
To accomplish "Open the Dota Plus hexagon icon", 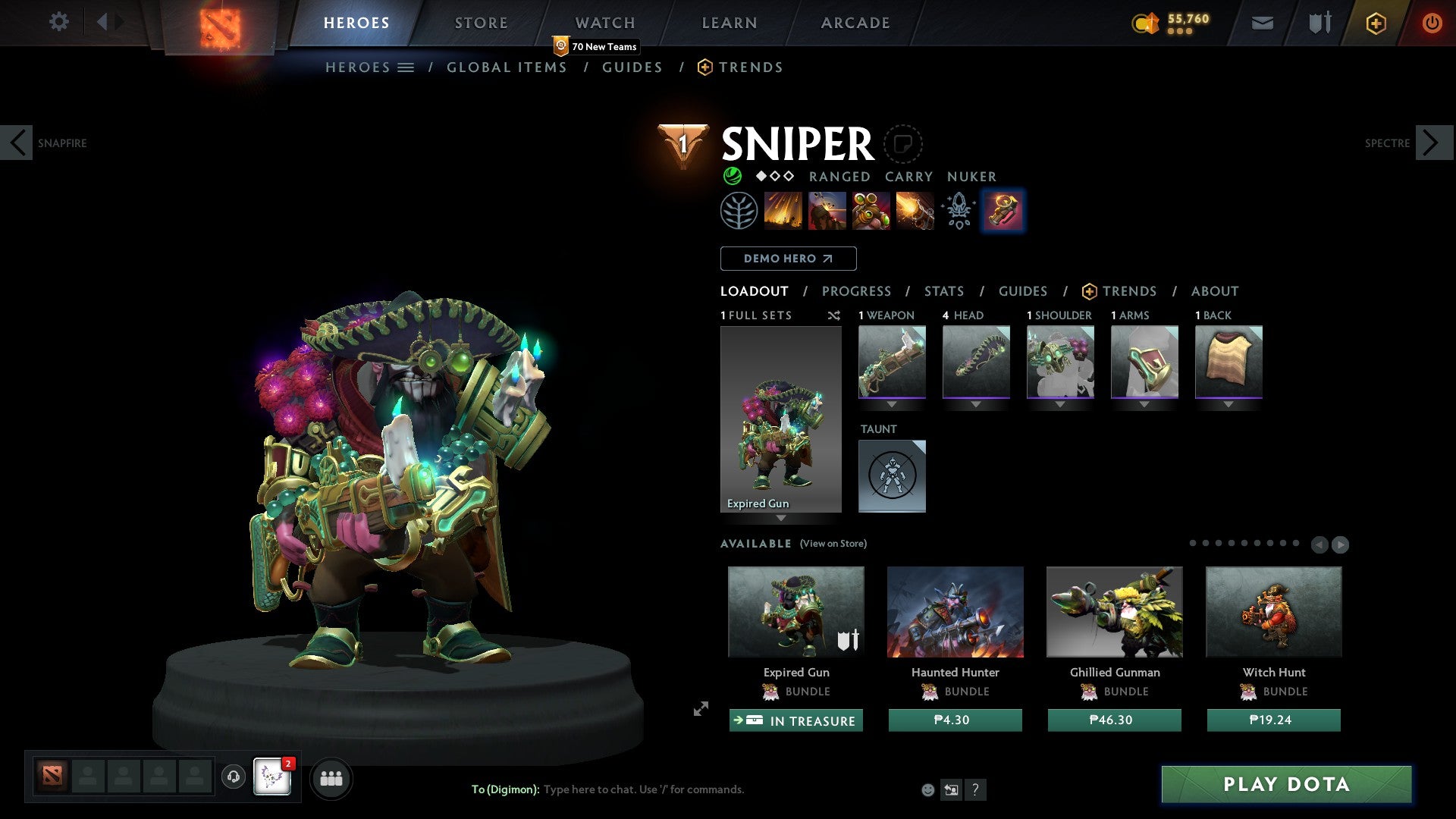I will pos(1375,23).
